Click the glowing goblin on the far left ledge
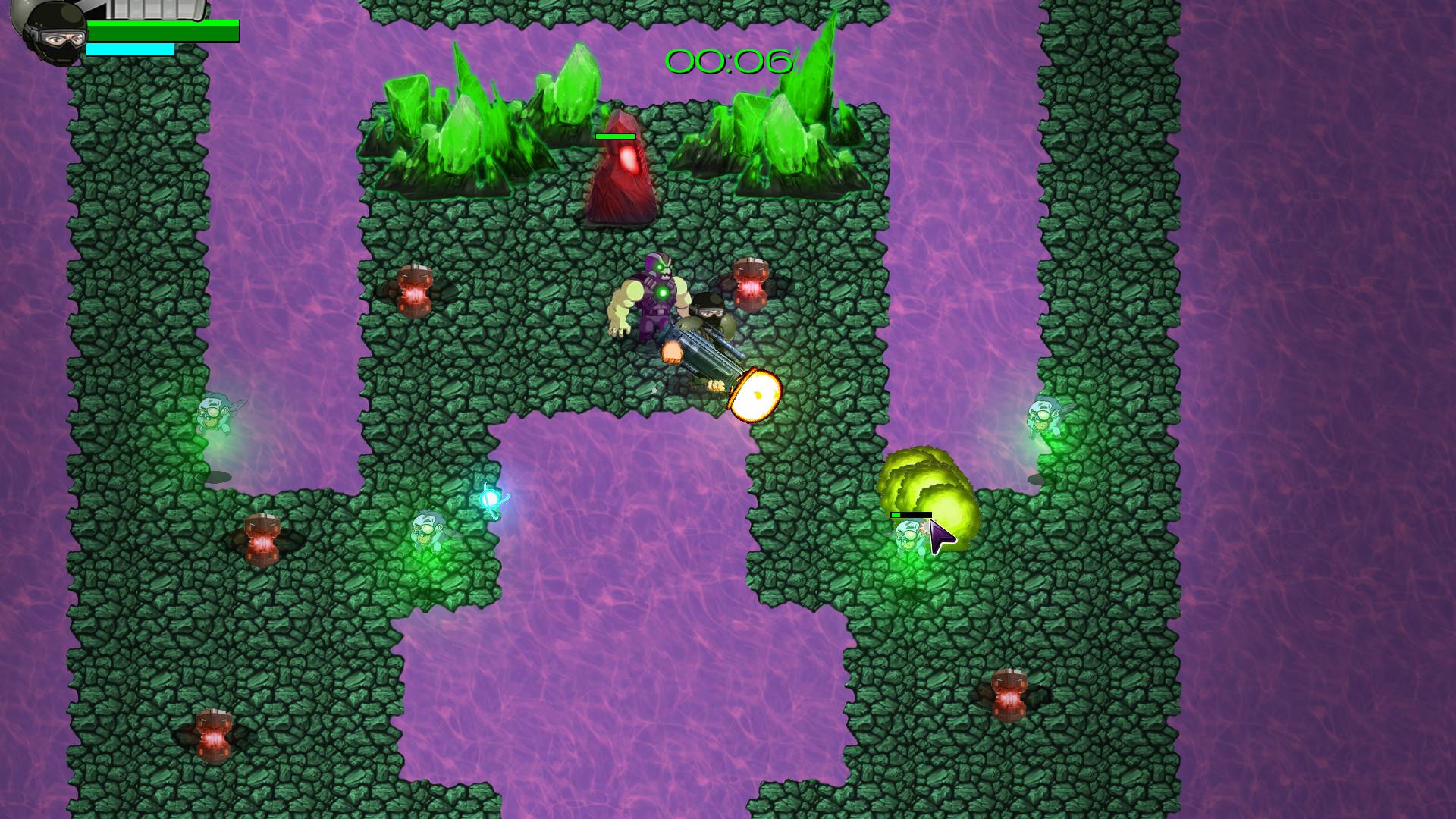Screen dimensions: 1456x819 [x=216, y=413]
